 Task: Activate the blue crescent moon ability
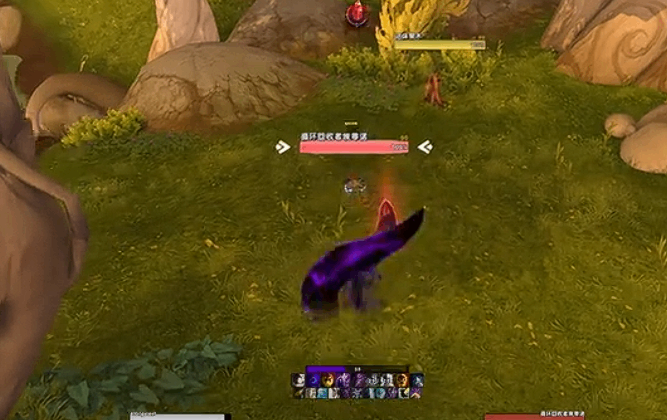point(312,380)
